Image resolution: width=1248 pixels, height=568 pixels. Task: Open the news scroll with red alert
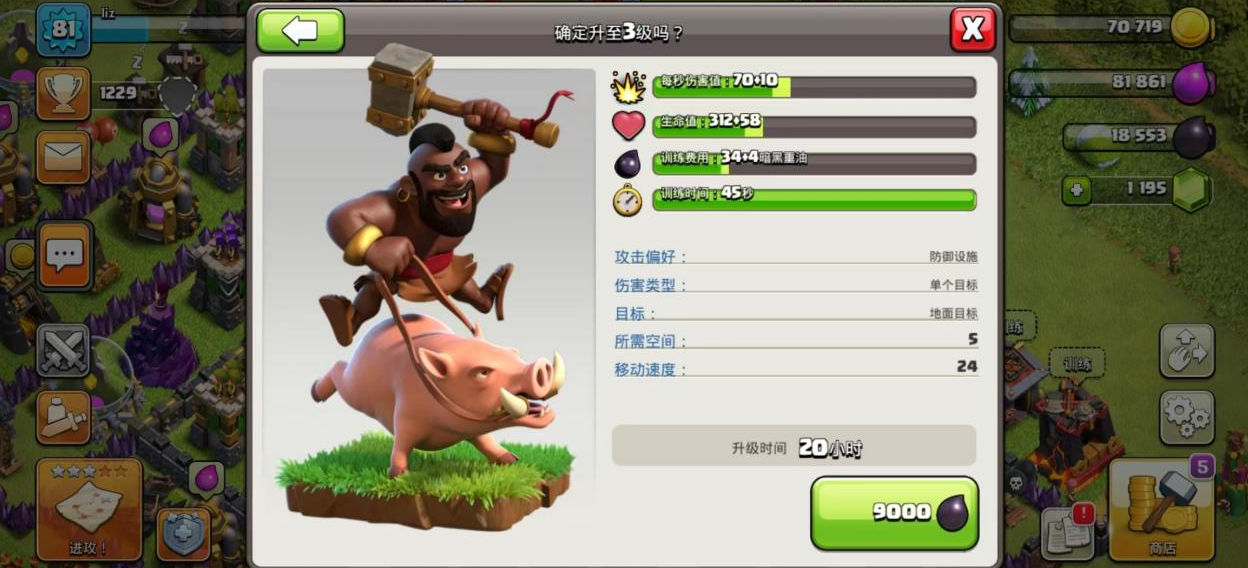pyautogui.click(x=1068, y=532)
